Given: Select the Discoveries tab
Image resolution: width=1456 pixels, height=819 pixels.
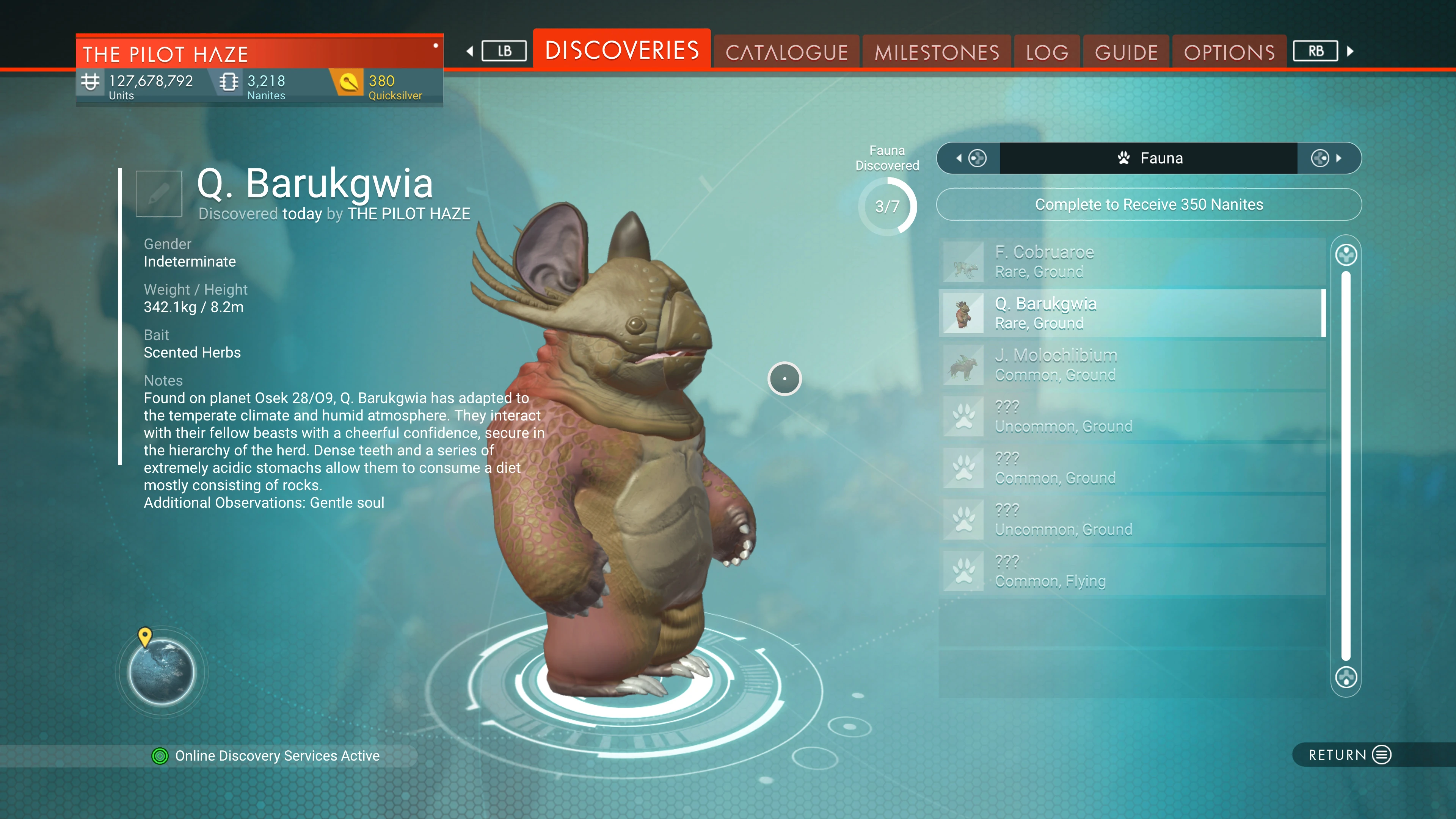Looking at the screenshot, I should (x=622, y=50).
